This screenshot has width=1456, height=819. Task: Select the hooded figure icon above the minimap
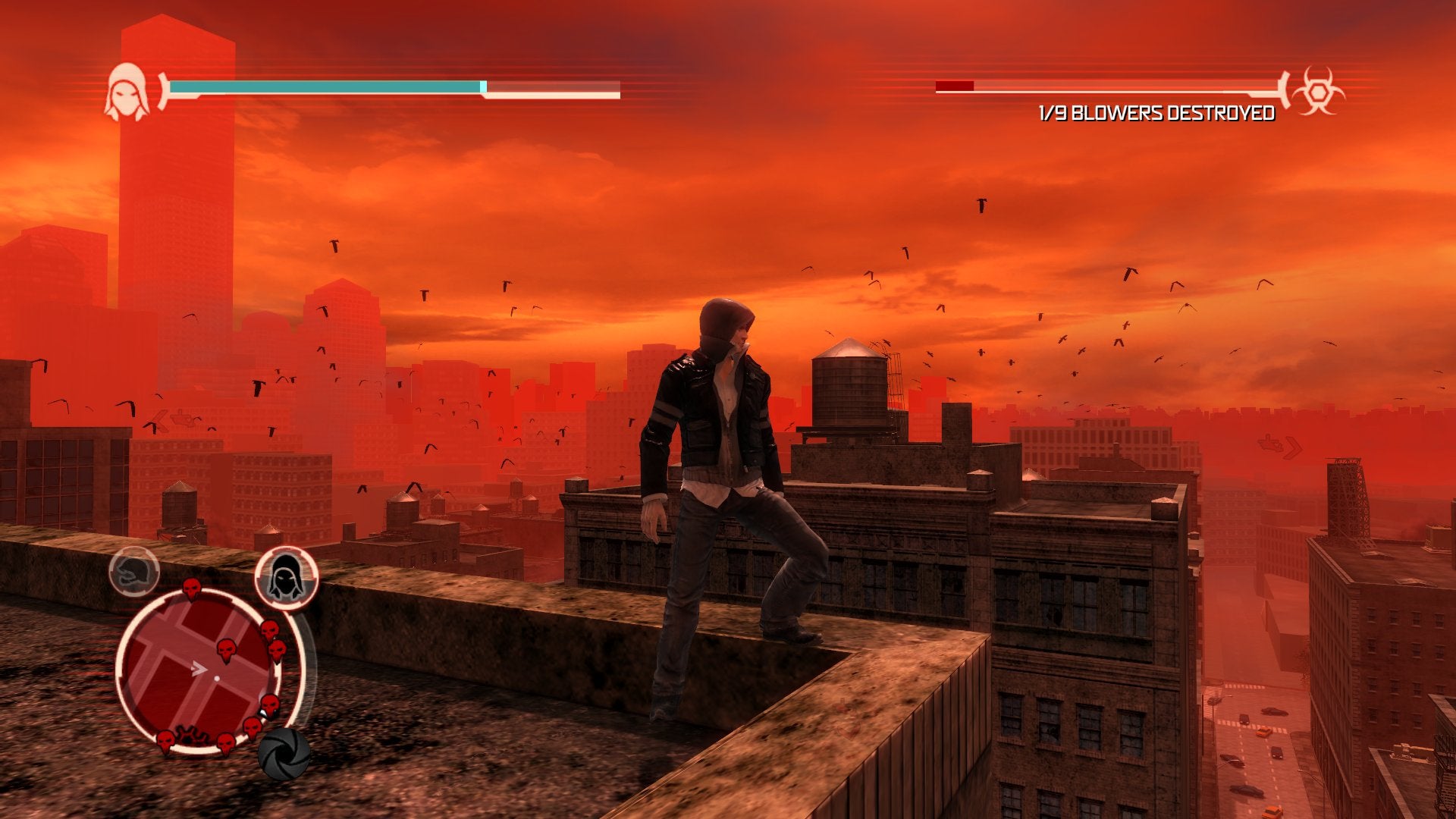click(286, 577)
